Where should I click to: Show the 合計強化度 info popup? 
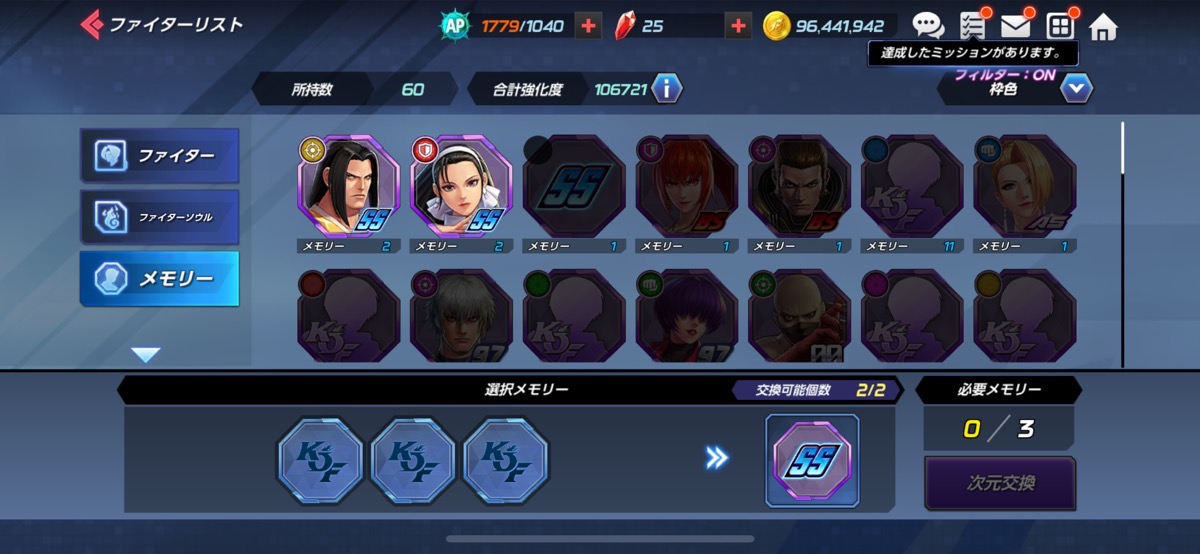[x=666, y=89]
